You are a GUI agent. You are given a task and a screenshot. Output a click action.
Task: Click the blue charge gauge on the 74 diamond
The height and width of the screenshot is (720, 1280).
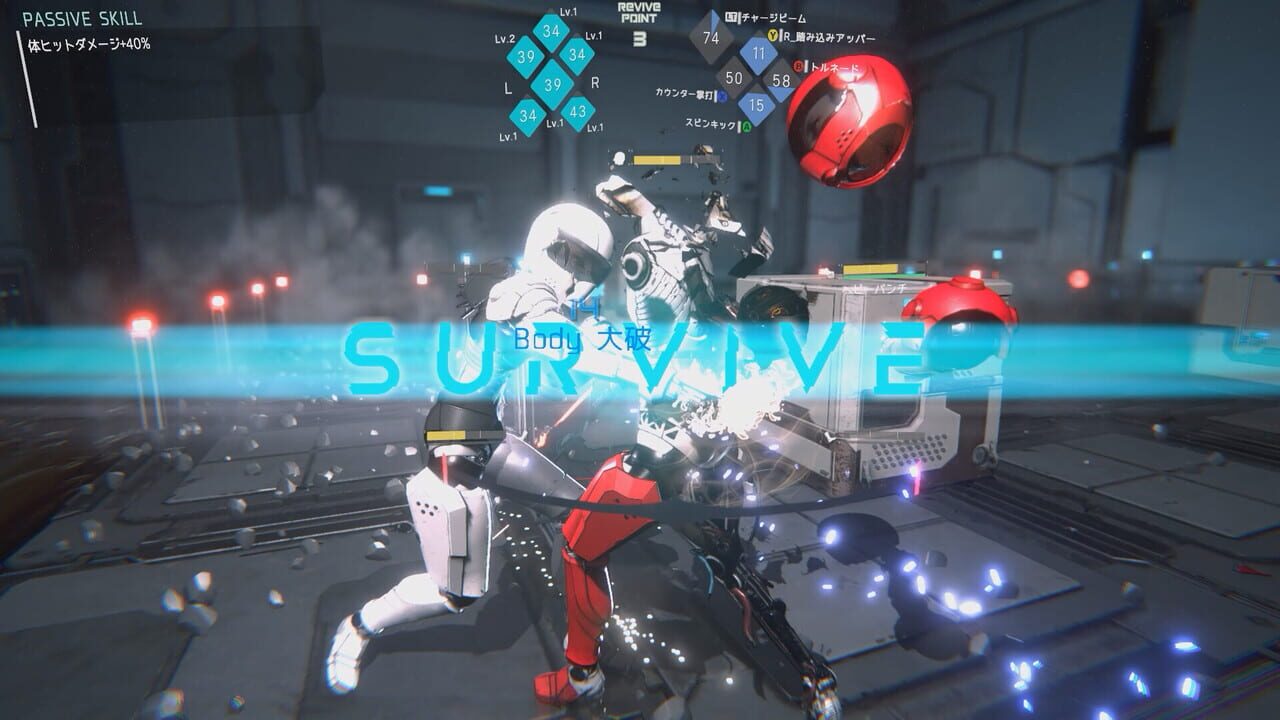714,20
